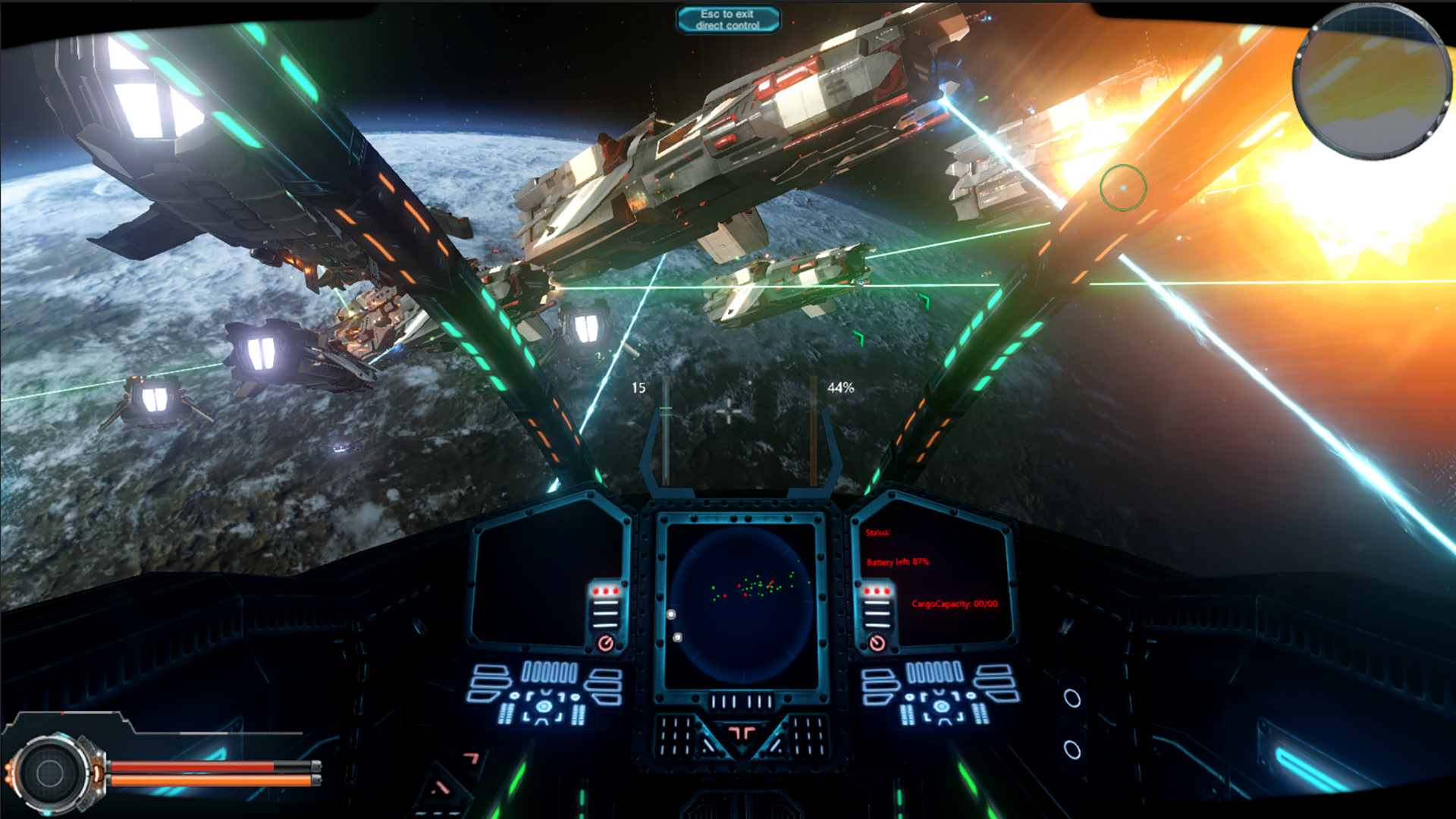Toggle the three red indicator lights on left panel
The height and width of the screenshot is (819, 1456).
604,591
